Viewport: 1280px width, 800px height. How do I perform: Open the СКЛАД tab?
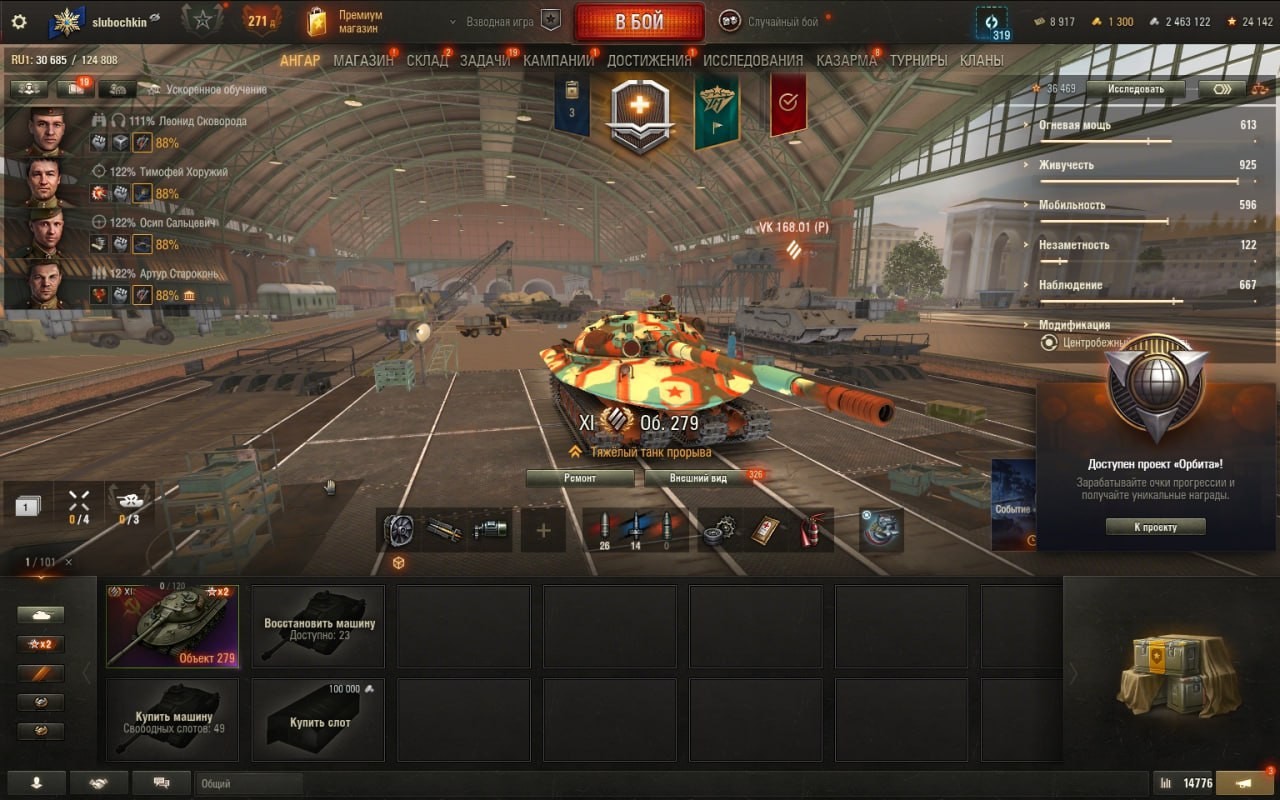(427, 60)
